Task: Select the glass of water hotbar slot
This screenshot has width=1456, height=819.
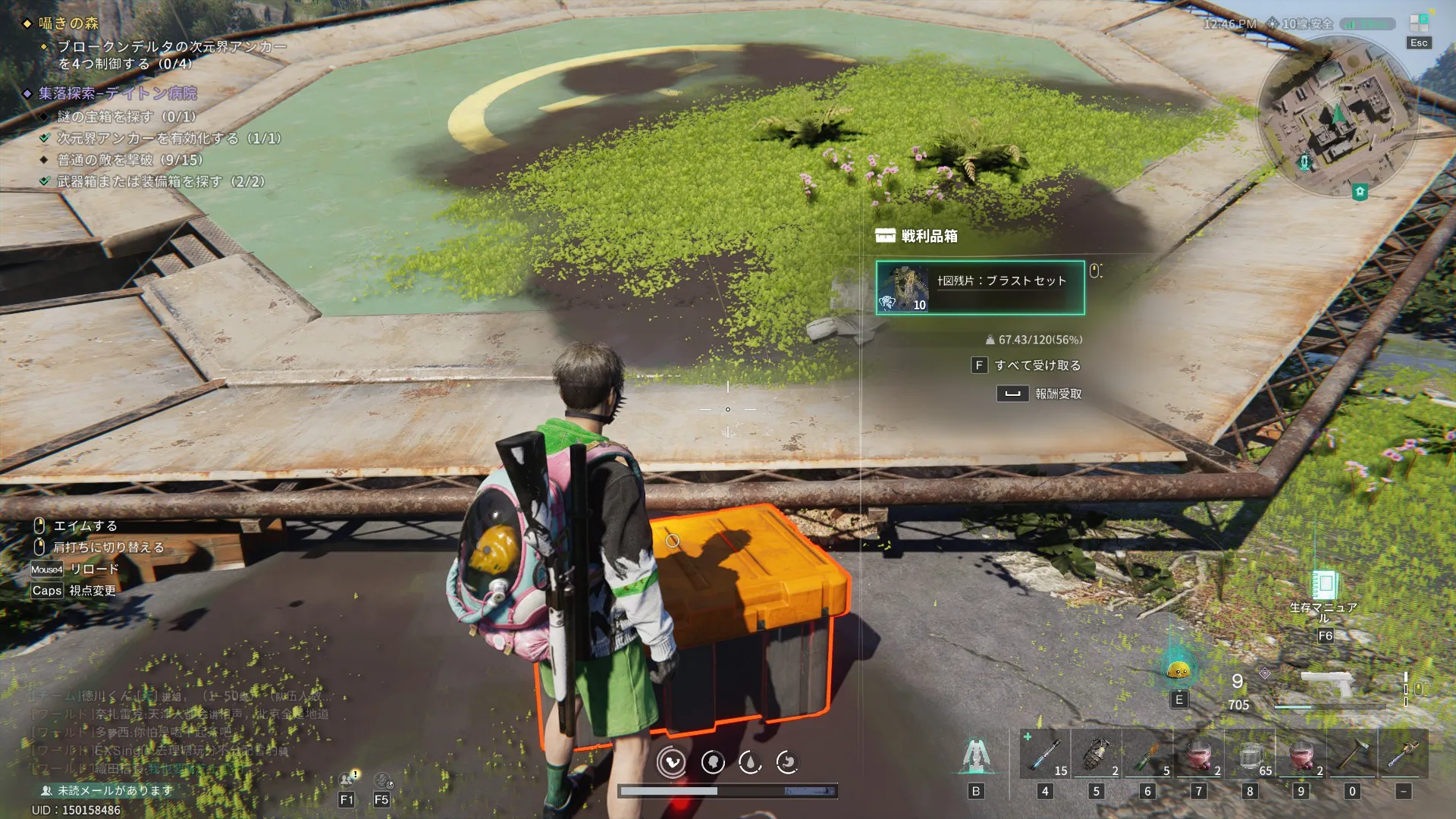Action: (x=1250, y=754)
